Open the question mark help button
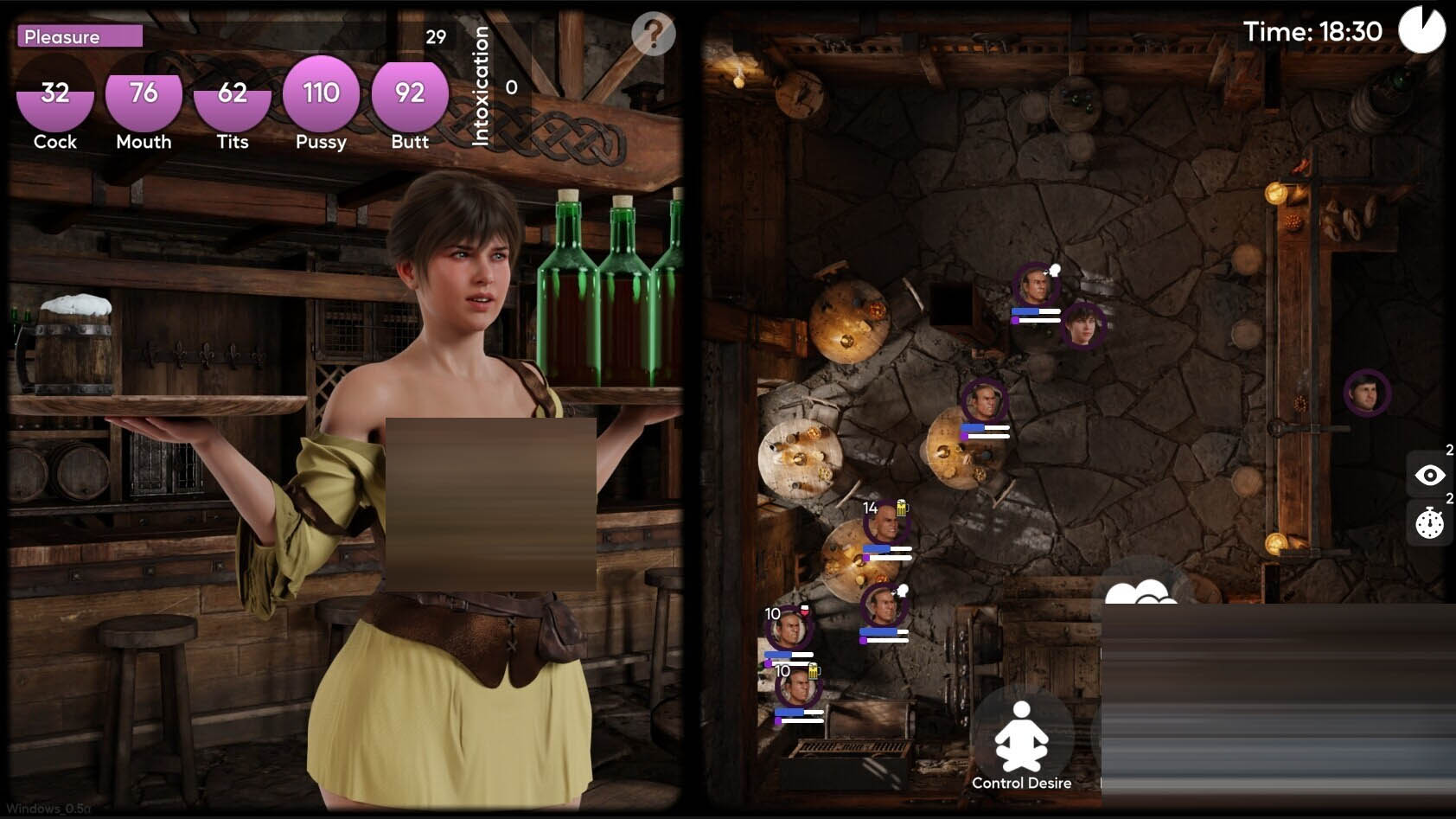Viewport: 1456px width, 819px height. (653, 34)
